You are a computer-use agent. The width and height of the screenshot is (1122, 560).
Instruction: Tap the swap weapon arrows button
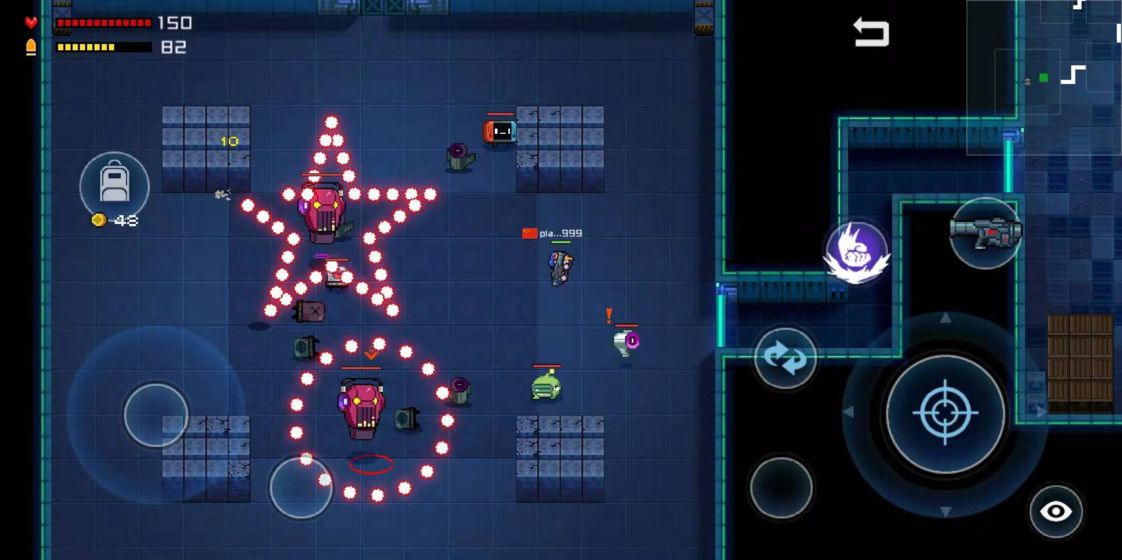[x=785, y=358]
